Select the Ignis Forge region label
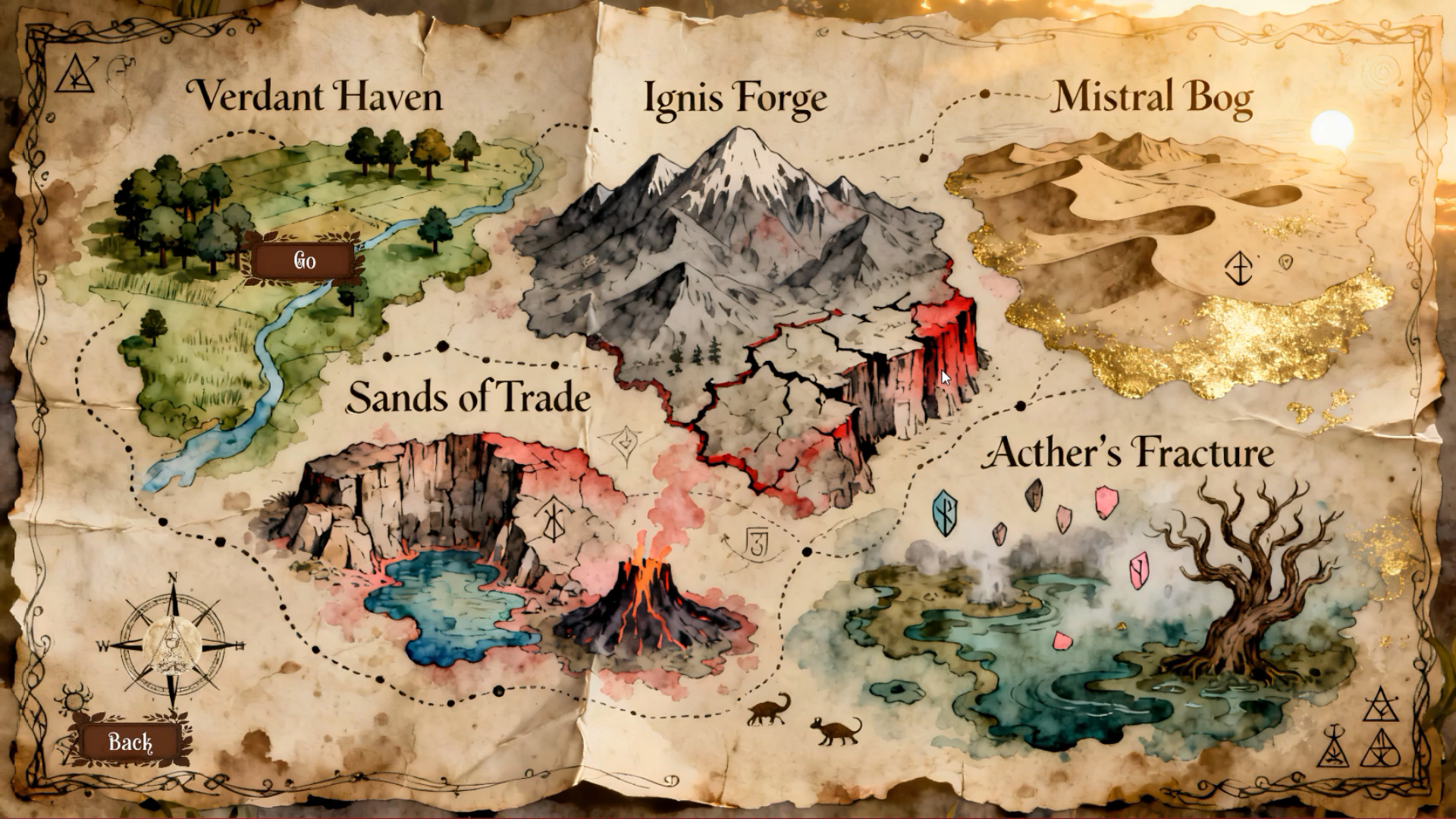Screen dimensions: 1456x819 (x=734, y=97)
